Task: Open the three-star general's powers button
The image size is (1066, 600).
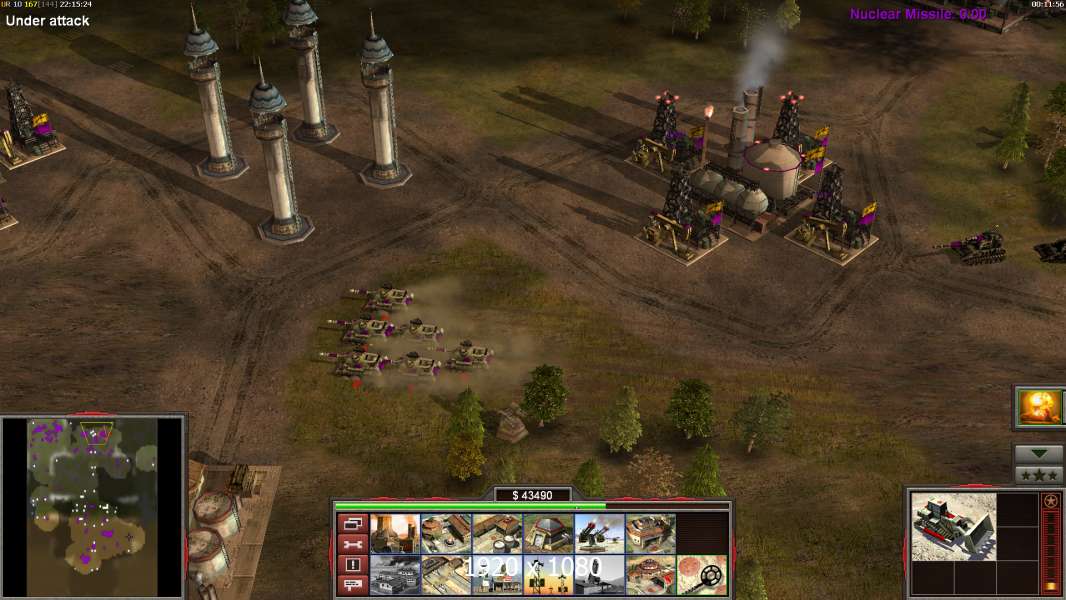Action: coord(1039,475)
